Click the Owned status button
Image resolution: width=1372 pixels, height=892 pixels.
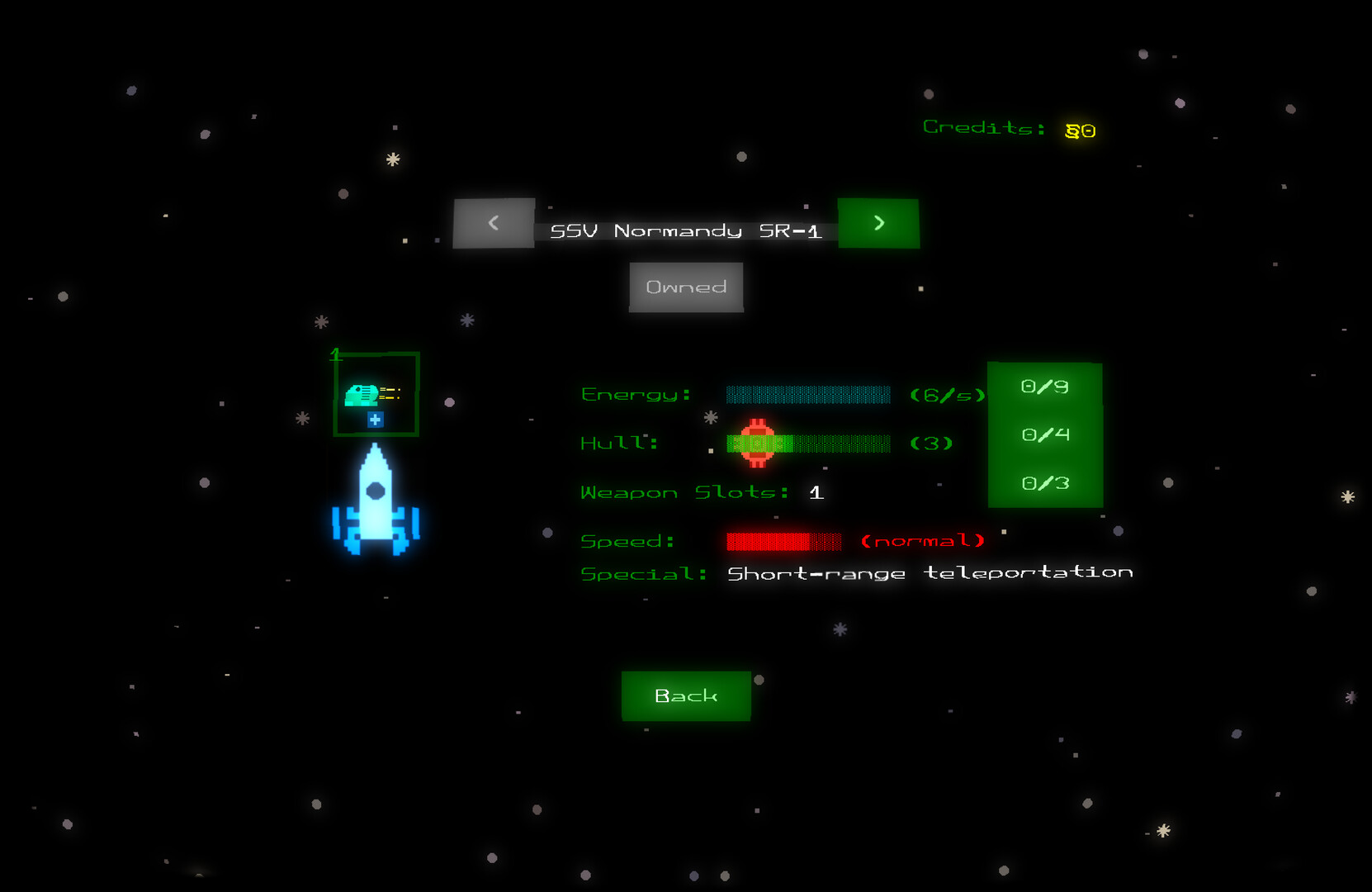pos(685,287)
